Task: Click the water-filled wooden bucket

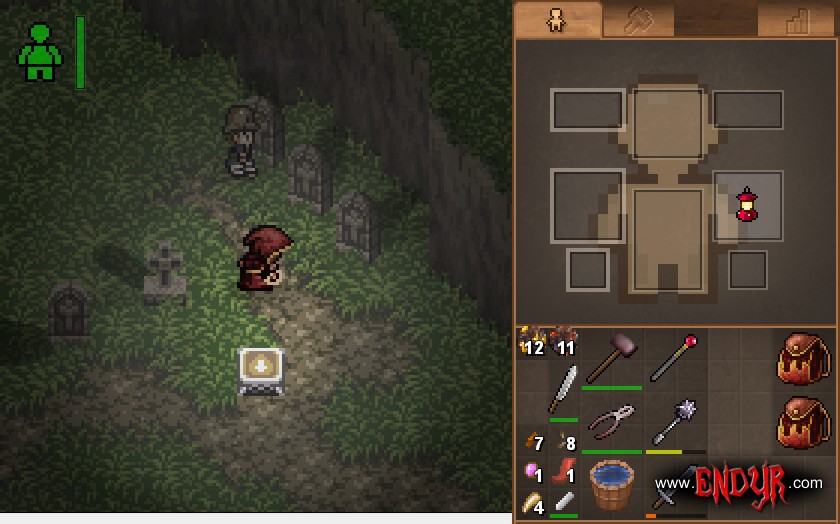Action: coord(610,487)
